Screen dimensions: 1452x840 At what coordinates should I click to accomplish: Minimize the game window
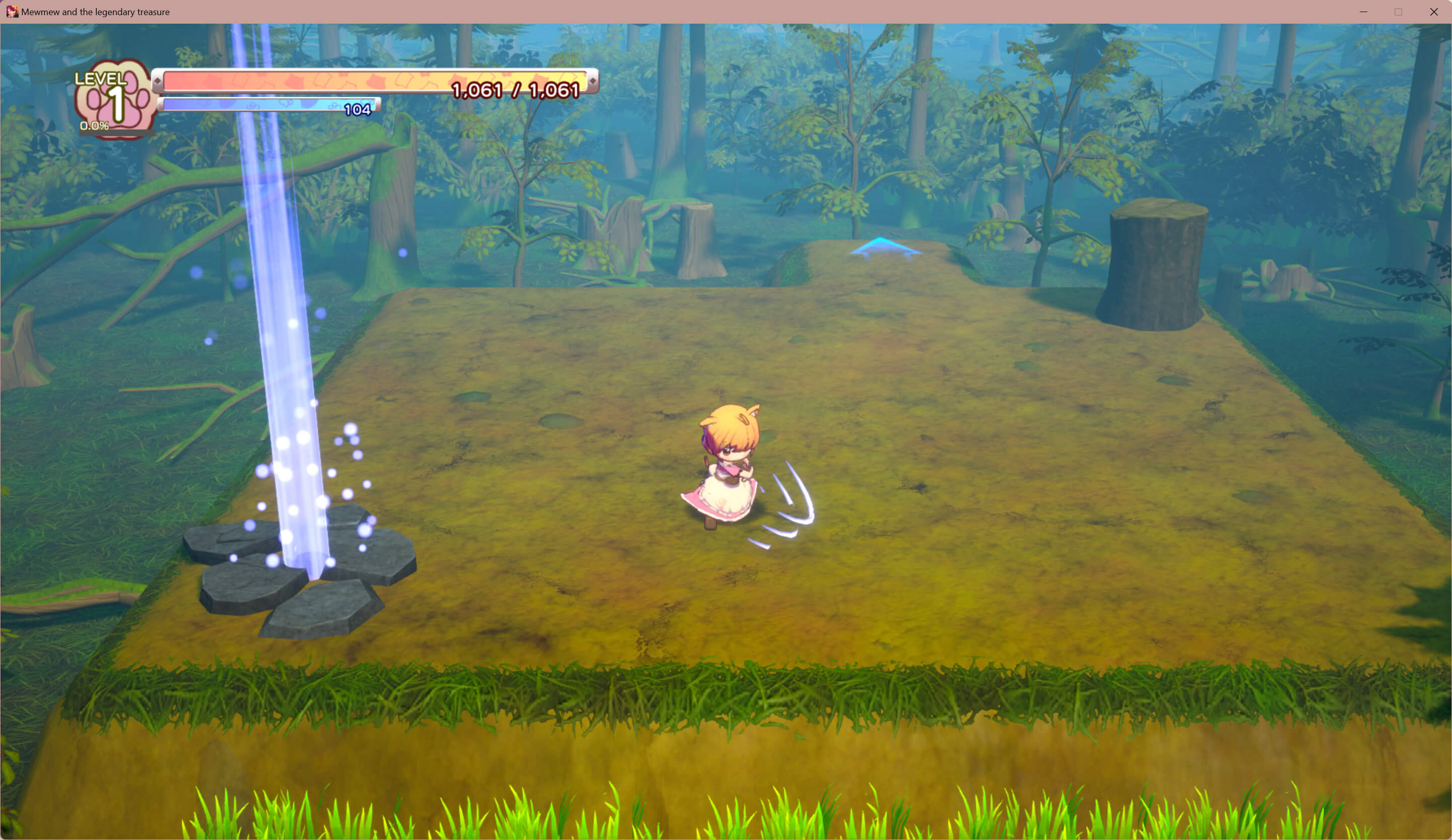coord(1363,12)
